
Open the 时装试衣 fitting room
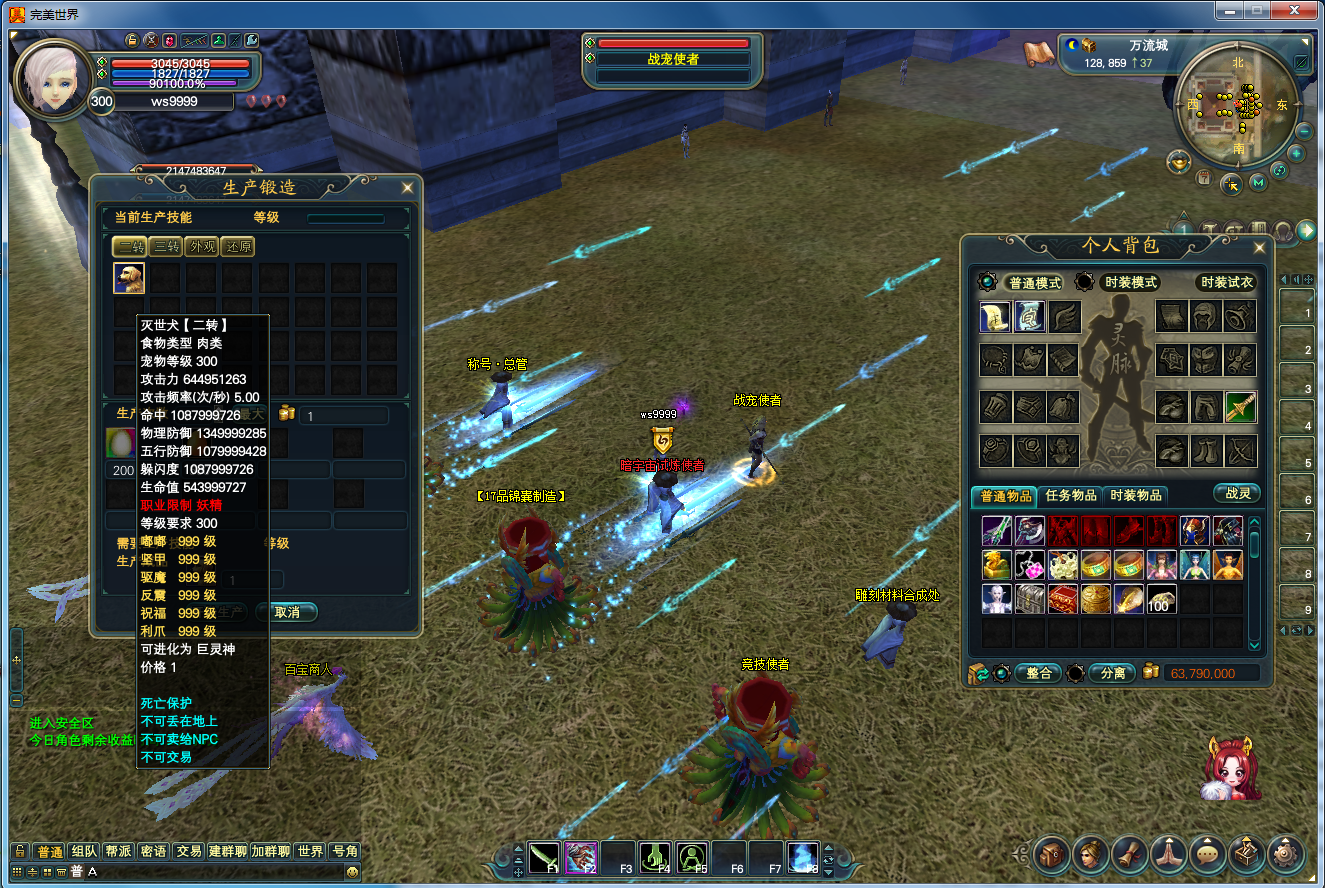pyautogui.click(x=1226, y=283)
